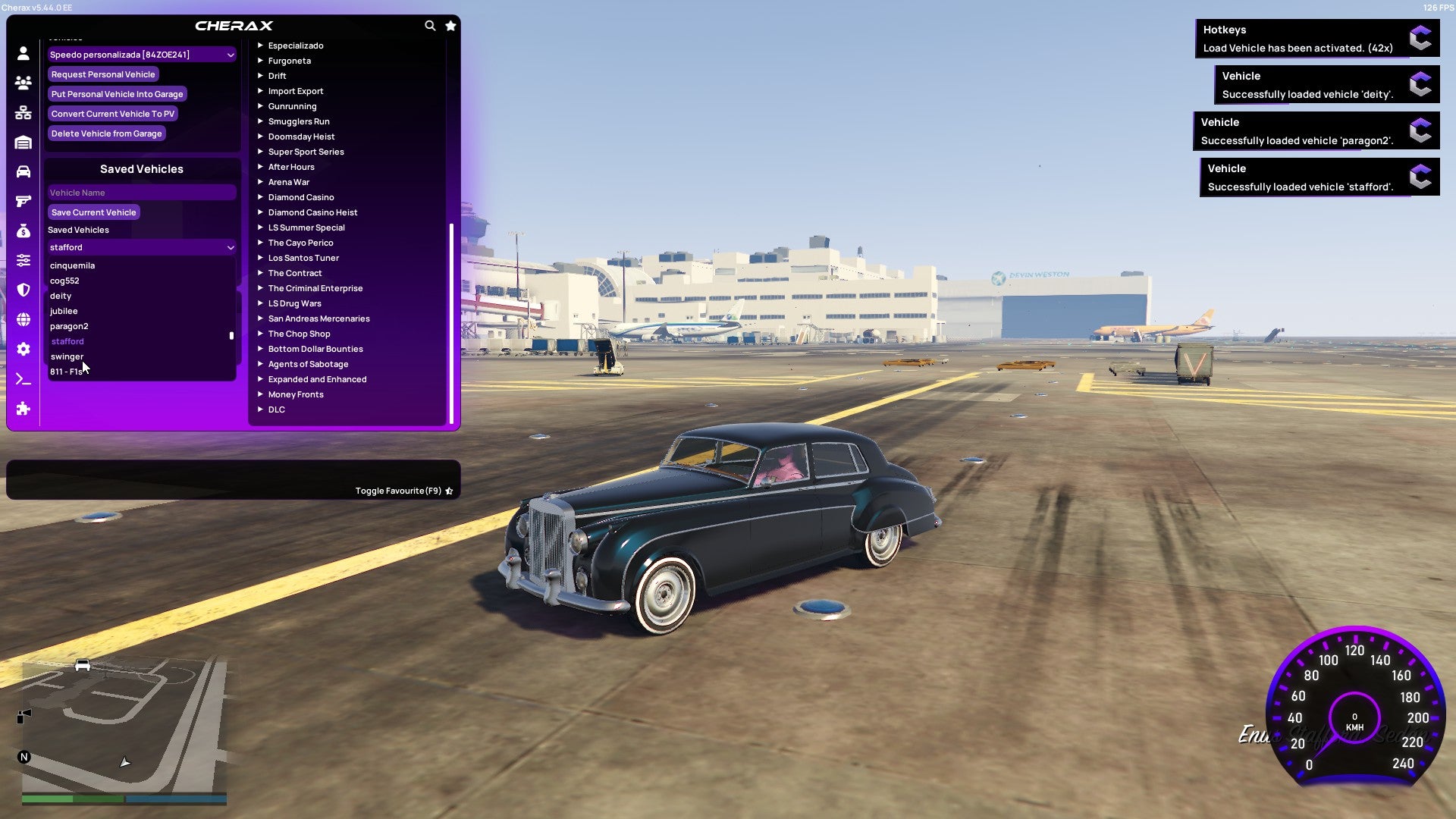The image size is (1456, 819).
Task: Open the Self tab in the sidebar
Action: [23, 53]
